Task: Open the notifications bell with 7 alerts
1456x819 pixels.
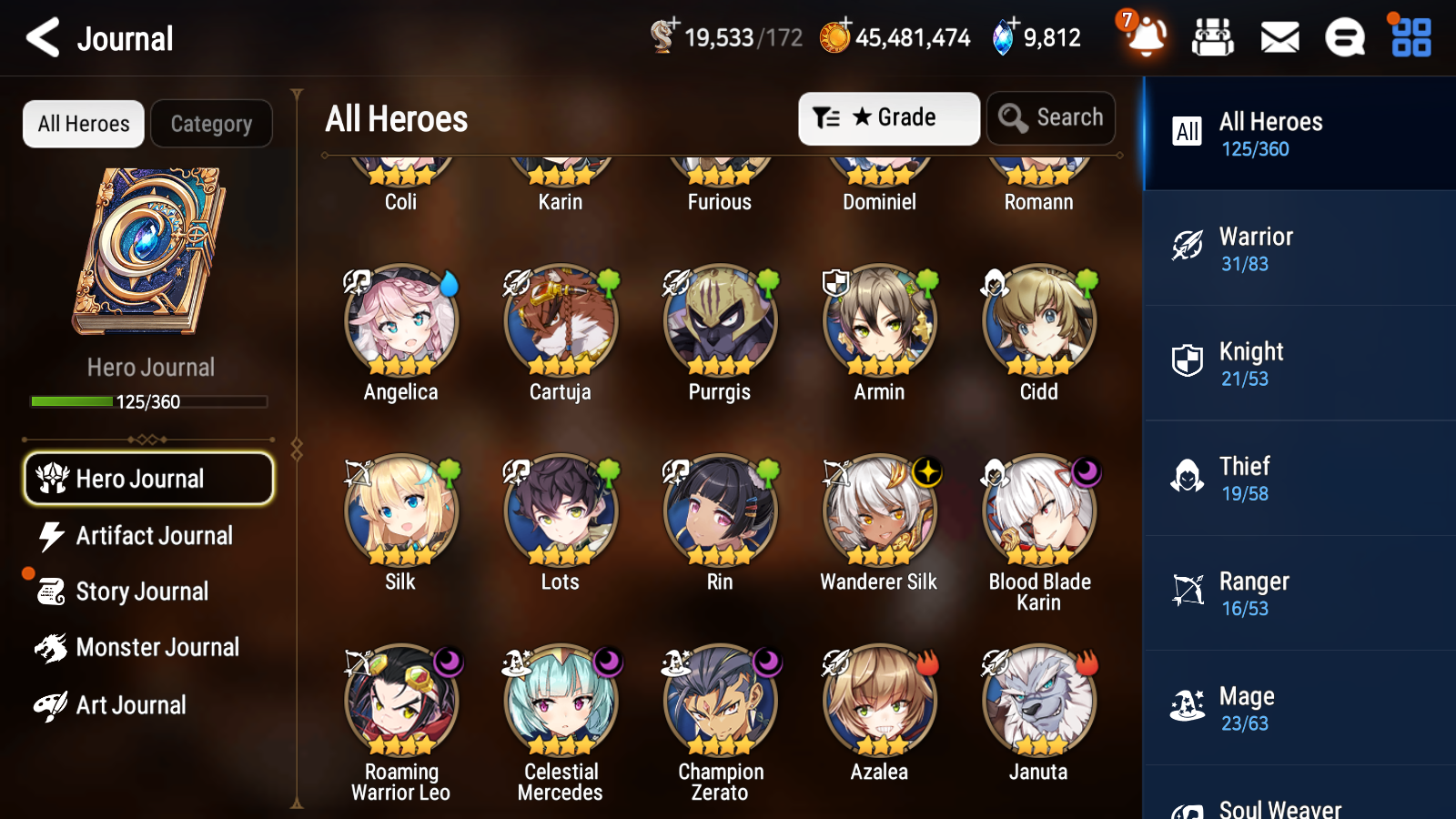Action: pyautogui.click(x=1146, y=37)
